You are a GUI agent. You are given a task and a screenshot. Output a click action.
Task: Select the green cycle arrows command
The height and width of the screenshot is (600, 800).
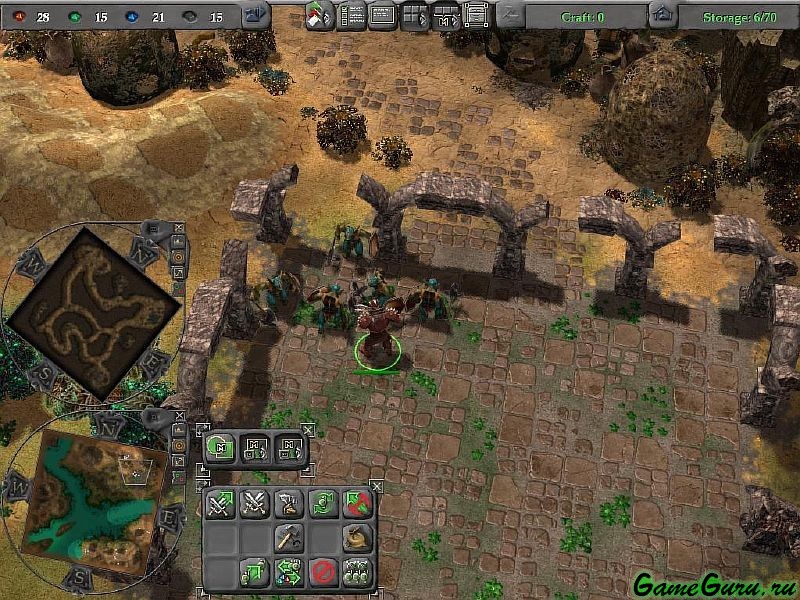click(322, 503)
